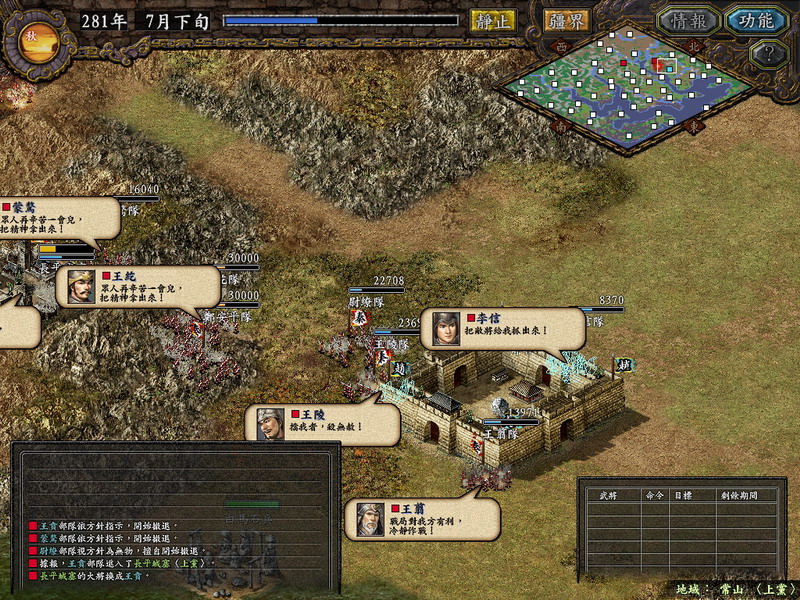
Task: Click the diamond-shaped minimap
Action: click(628, 88)
